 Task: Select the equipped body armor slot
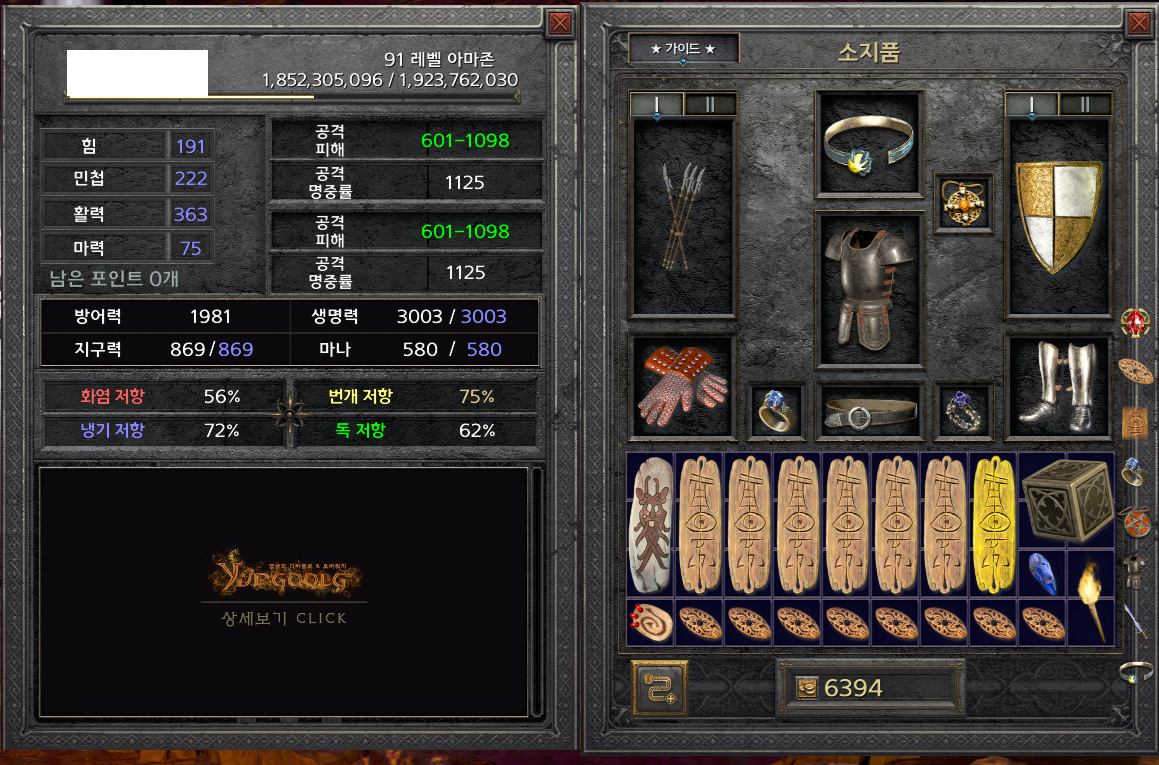[x=867, y=289]
